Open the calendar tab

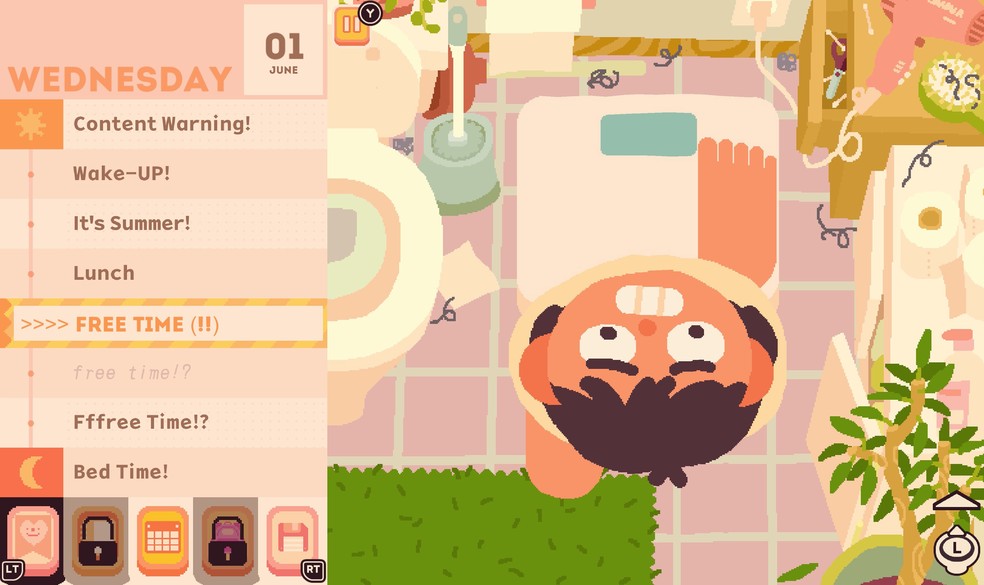(x=162, y=540)
